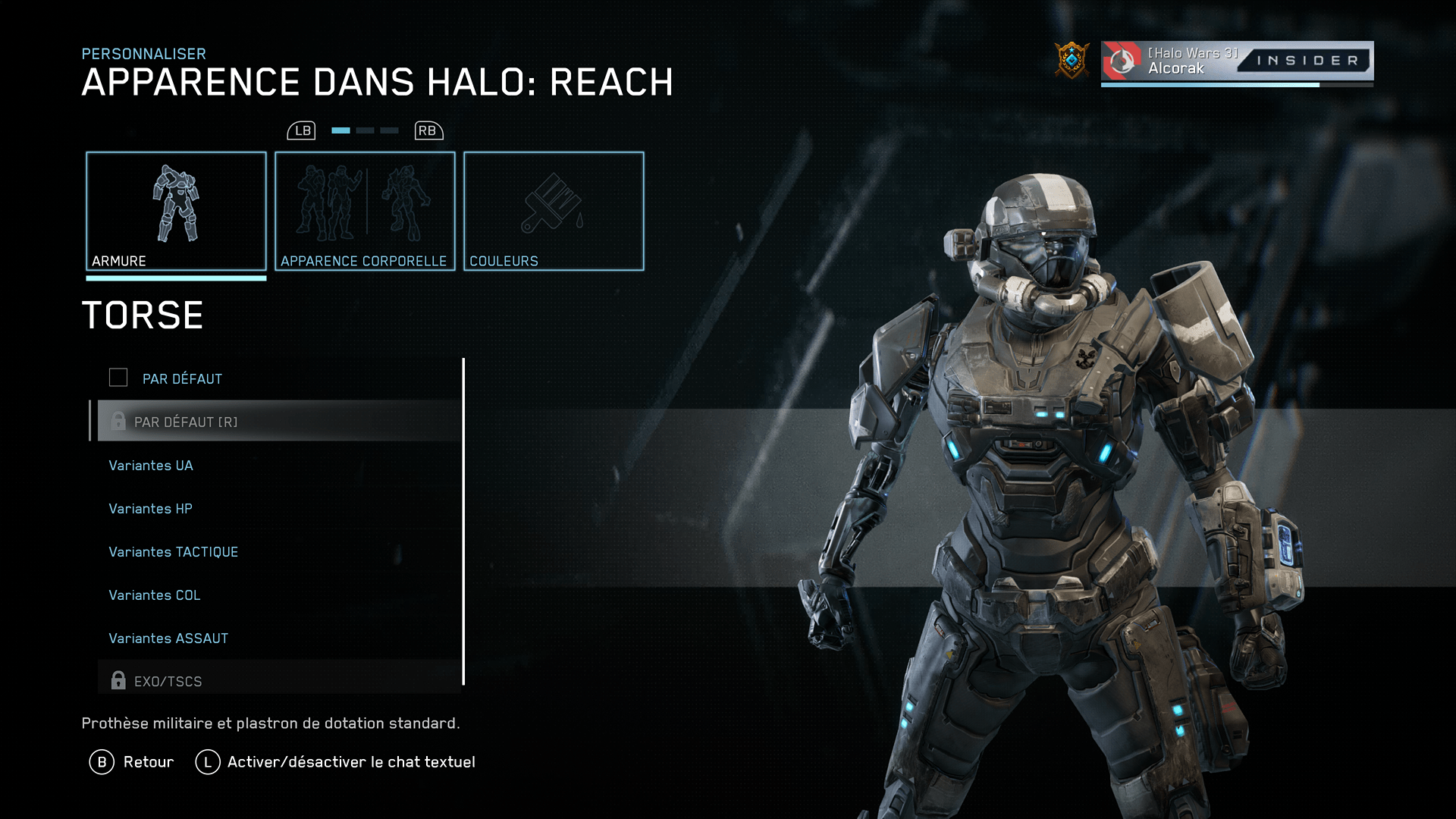Viewport: 1456px width, 819px height.
Task: Open Variantes HP chest options
Action: tap(150, 509)
